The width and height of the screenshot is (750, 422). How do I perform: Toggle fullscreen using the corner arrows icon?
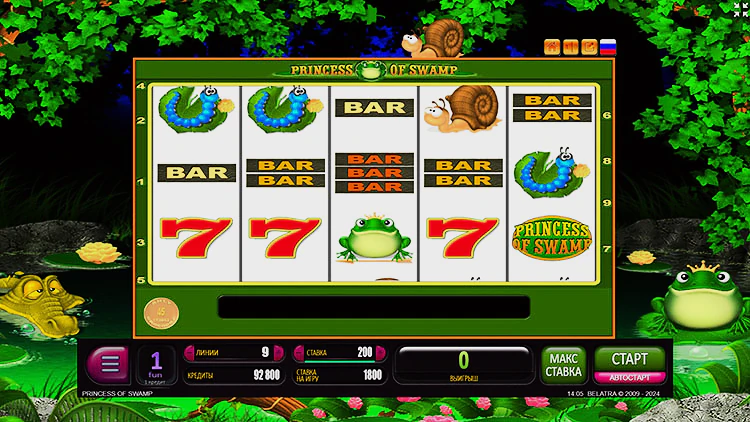[740, 10]
